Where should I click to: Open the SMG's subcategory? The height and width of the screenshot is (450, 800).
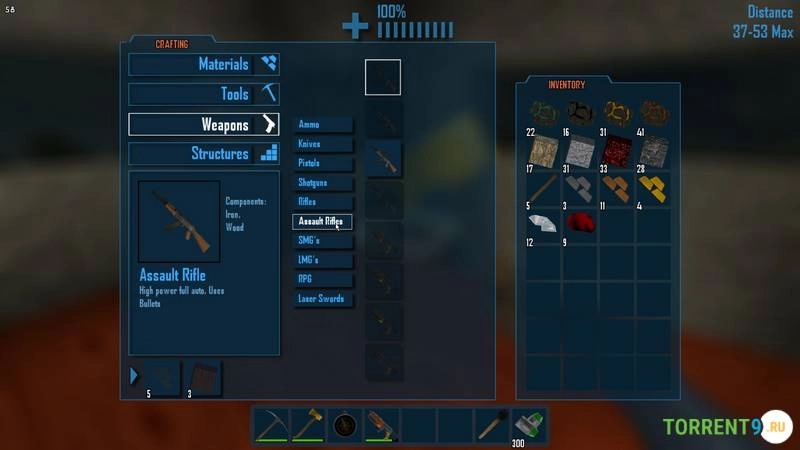[324, 240]
